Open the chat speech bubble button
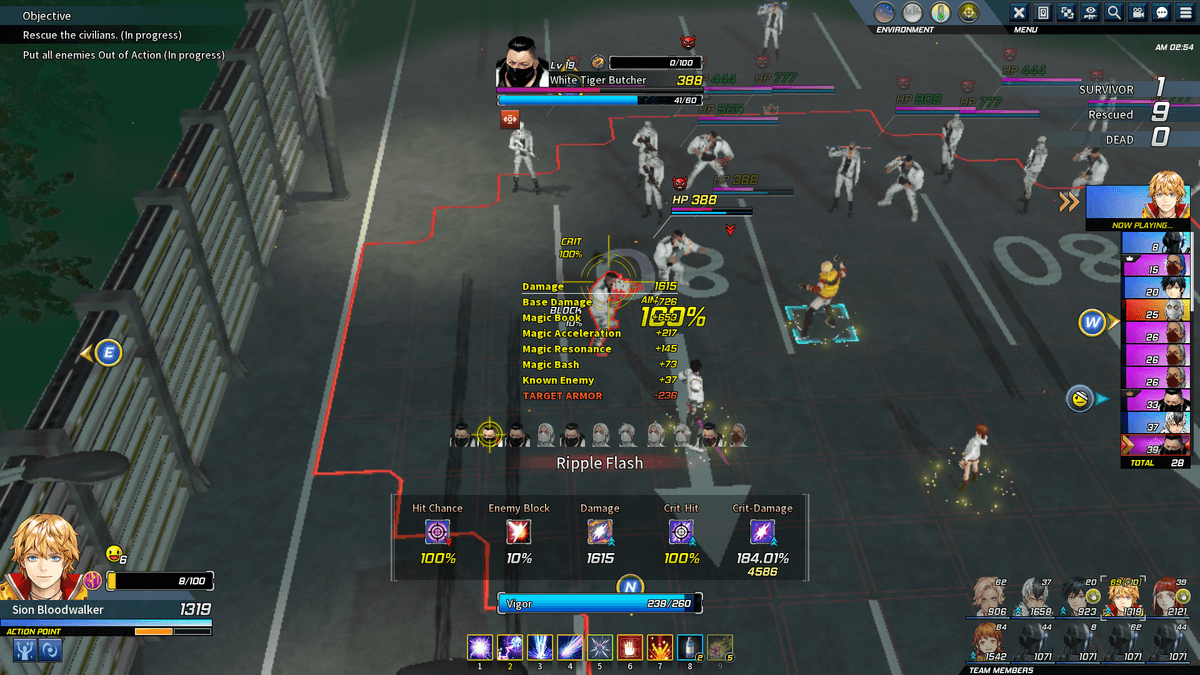 (x=1163, y=12)
